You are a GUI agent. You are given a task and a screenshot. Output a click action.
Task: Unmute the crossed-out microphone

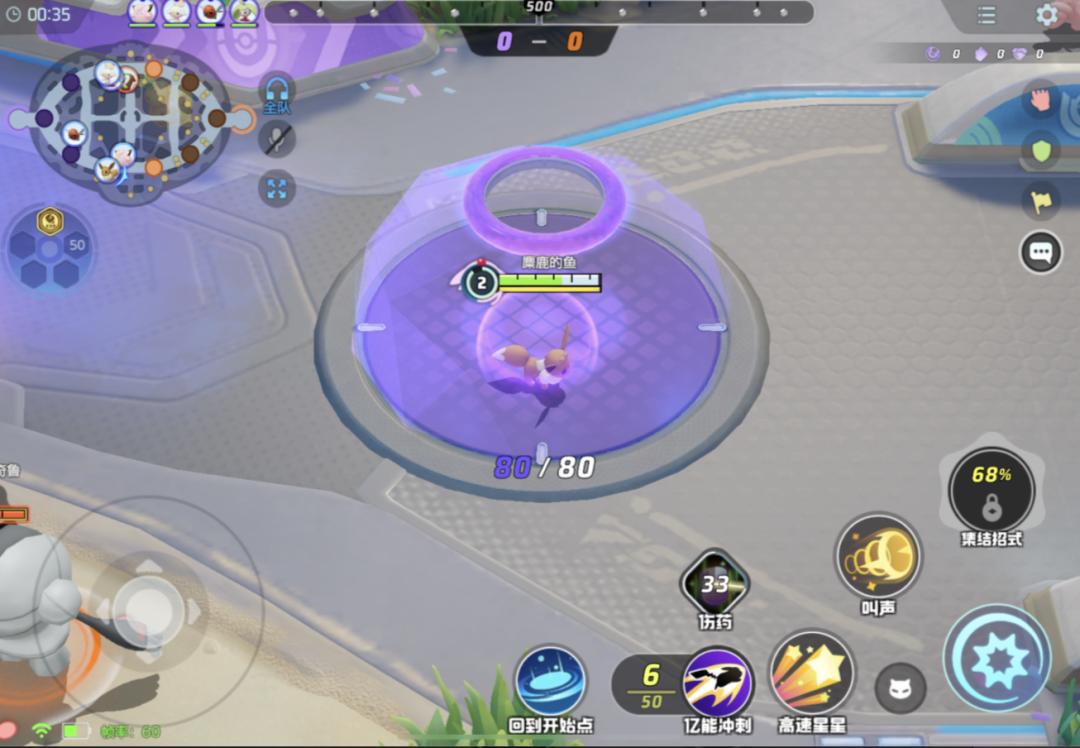click(x=277, y=138)
